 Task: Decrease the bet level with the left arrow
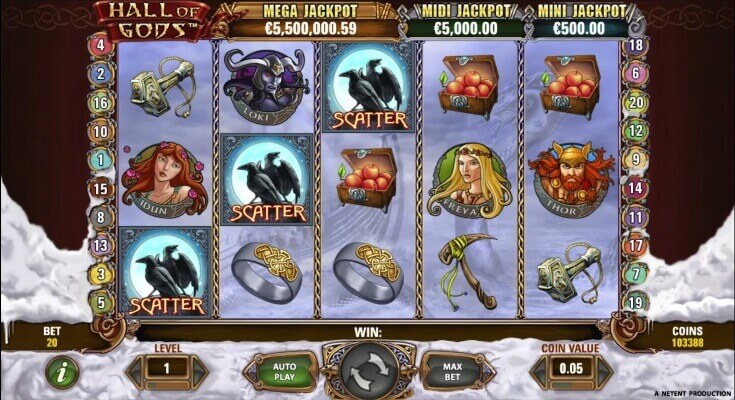134,372
